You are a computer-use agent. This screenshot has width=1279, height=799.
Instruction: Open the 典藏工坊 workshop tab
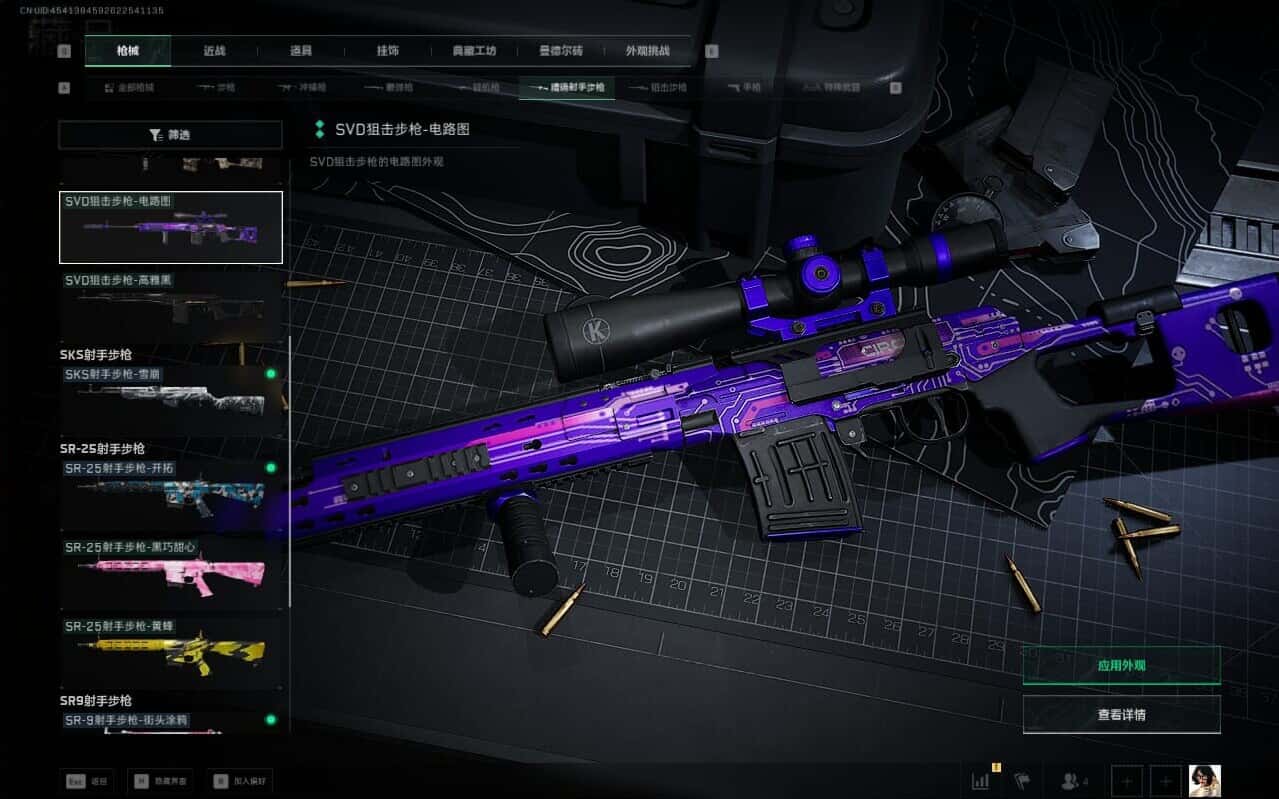(x=474, y=51)
